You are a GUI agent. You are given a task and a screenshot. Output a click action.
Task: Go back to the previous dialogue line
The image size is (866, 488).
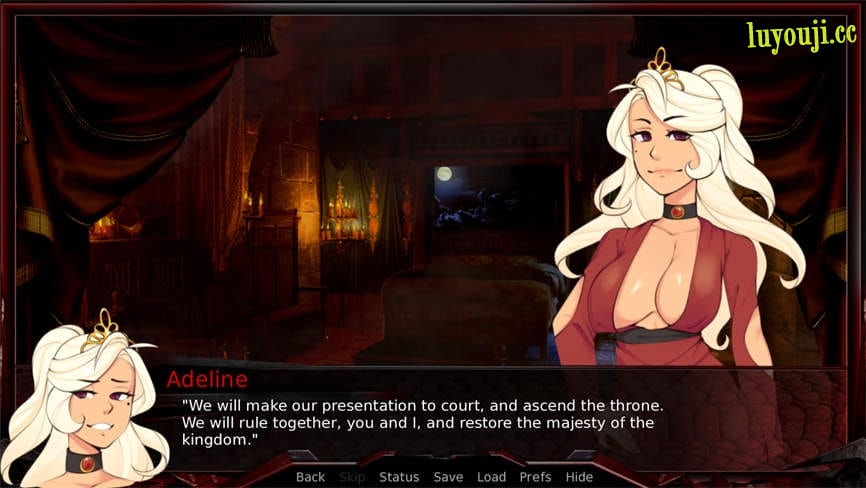[310, 477]
